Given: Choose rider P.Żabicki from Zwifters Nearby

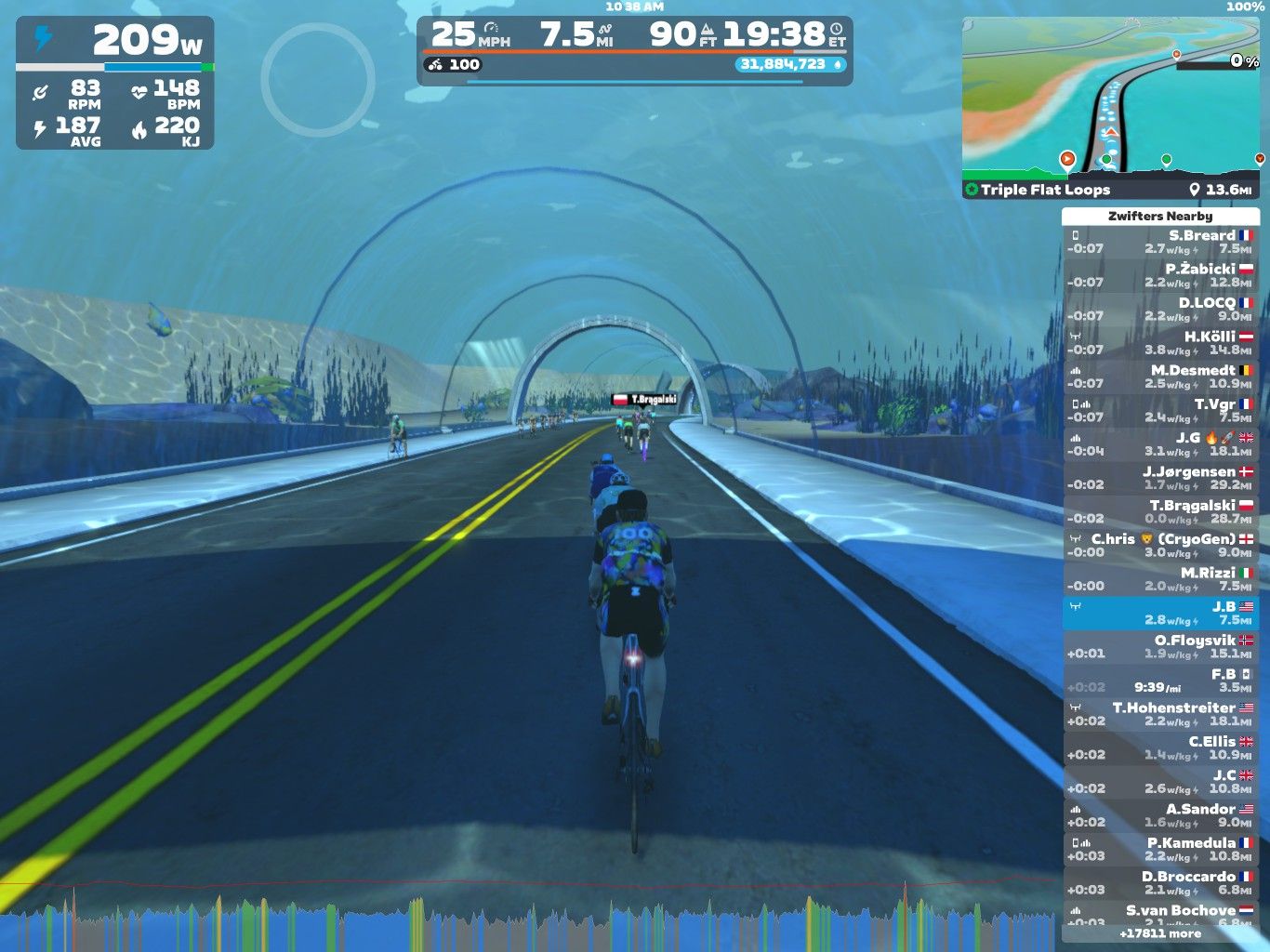Looking at the screenshot, I should click(x=1160, y=275).
